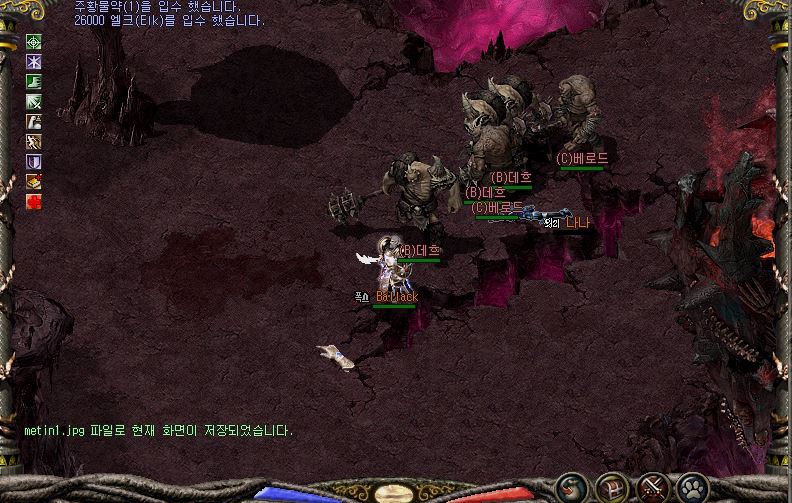Select the spell book icon
Screen dimensions: 792x503
(34, 181)
